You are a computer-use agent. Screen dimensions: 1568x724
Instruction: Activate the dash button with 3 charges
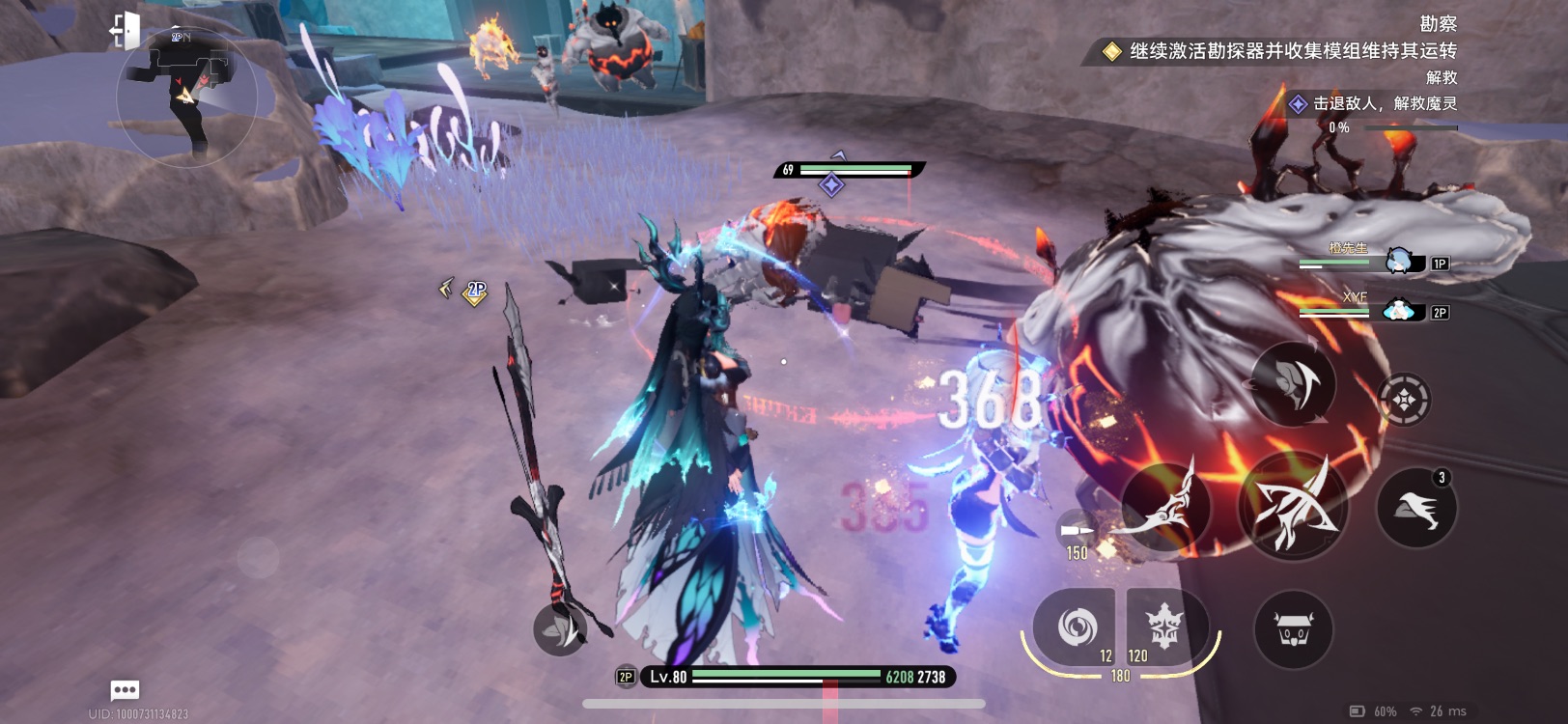1415,508
